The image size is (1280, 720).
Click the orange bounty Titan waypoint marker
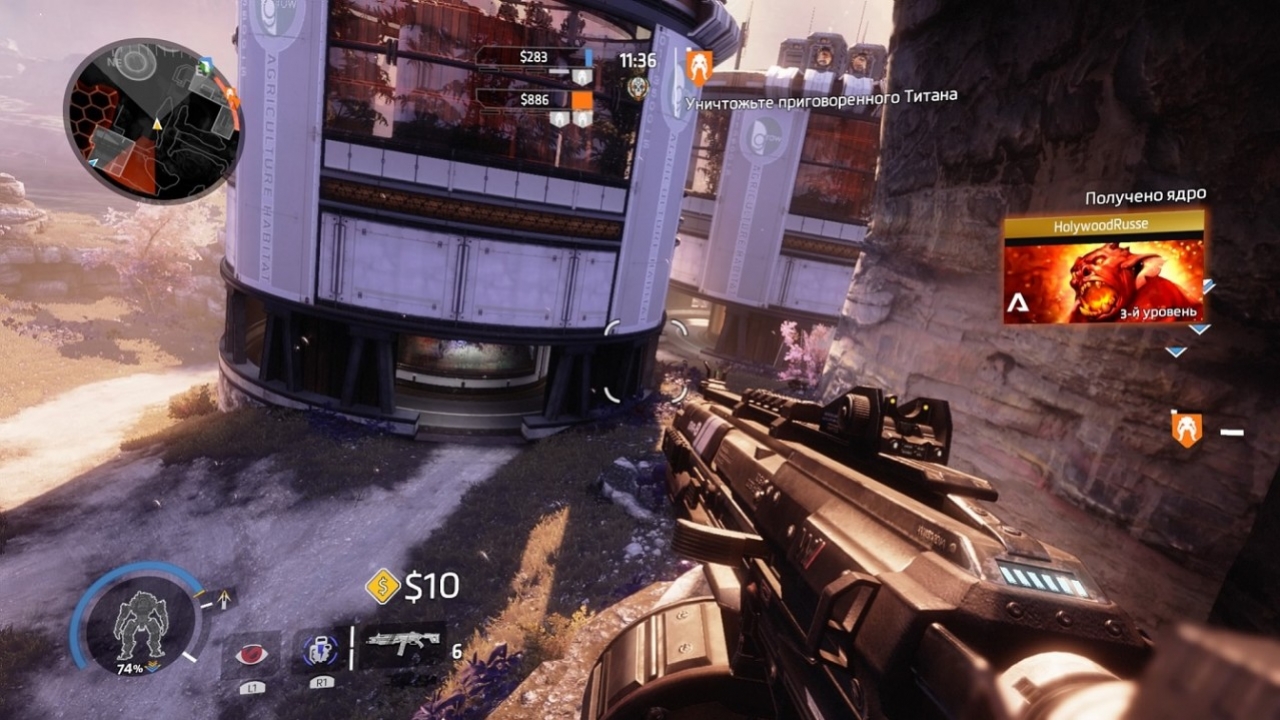[1186, 429]
